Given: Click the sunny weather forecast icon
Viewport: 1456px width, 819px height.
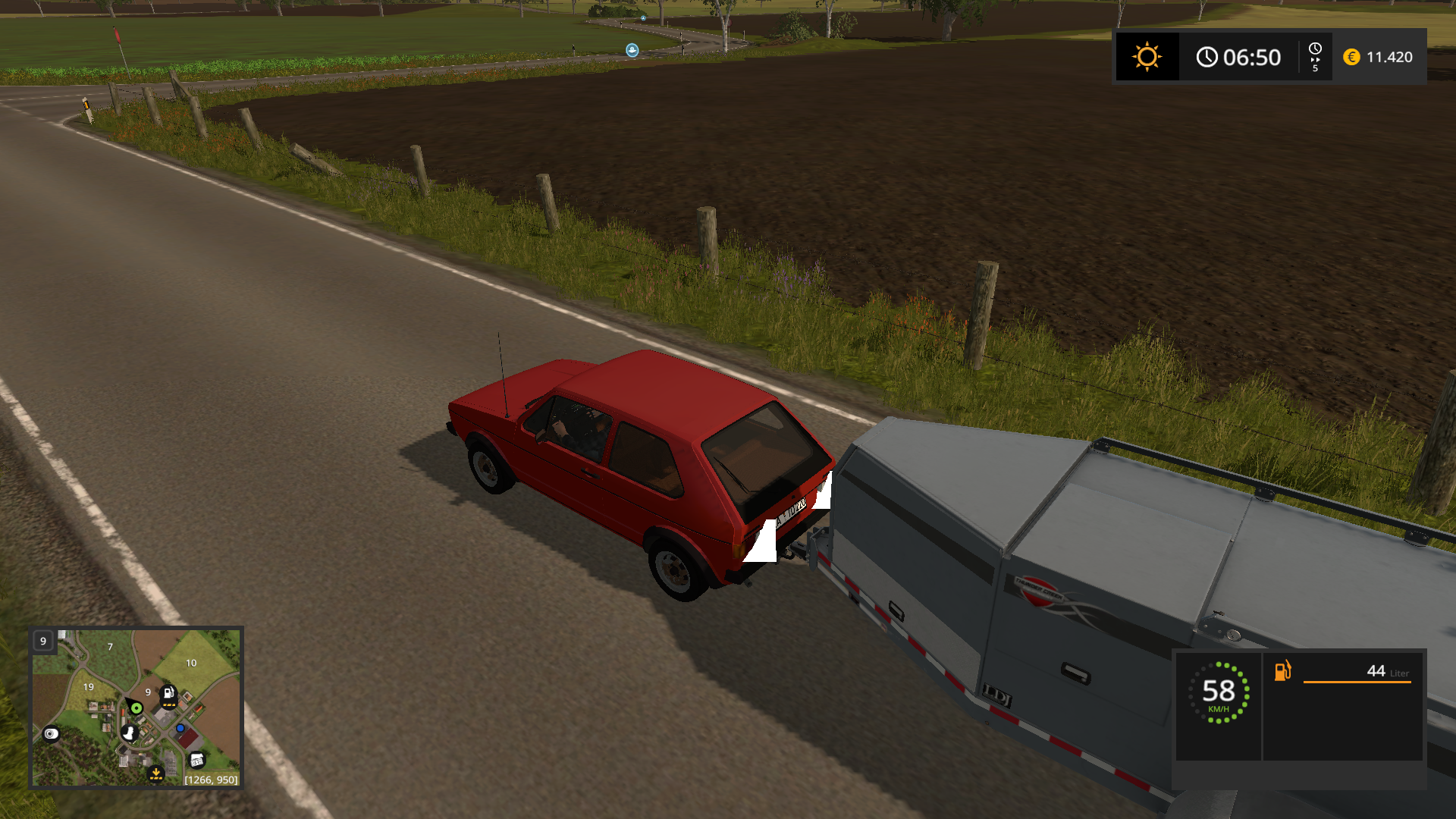Looking at the screenshot, I should click(1147, 57).
